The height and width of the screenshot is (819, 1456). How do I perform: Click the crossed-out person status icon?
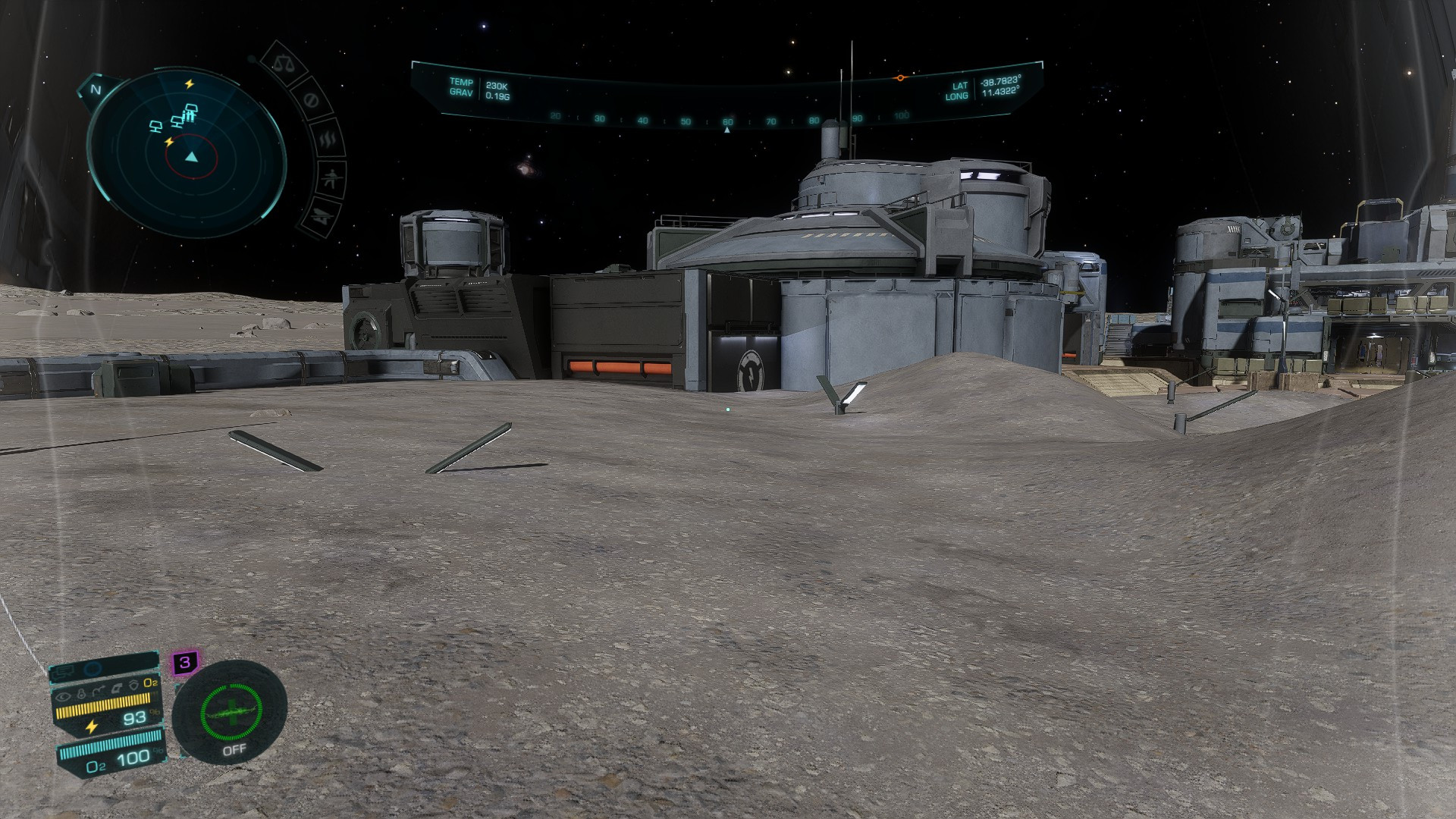click(331, 179)
